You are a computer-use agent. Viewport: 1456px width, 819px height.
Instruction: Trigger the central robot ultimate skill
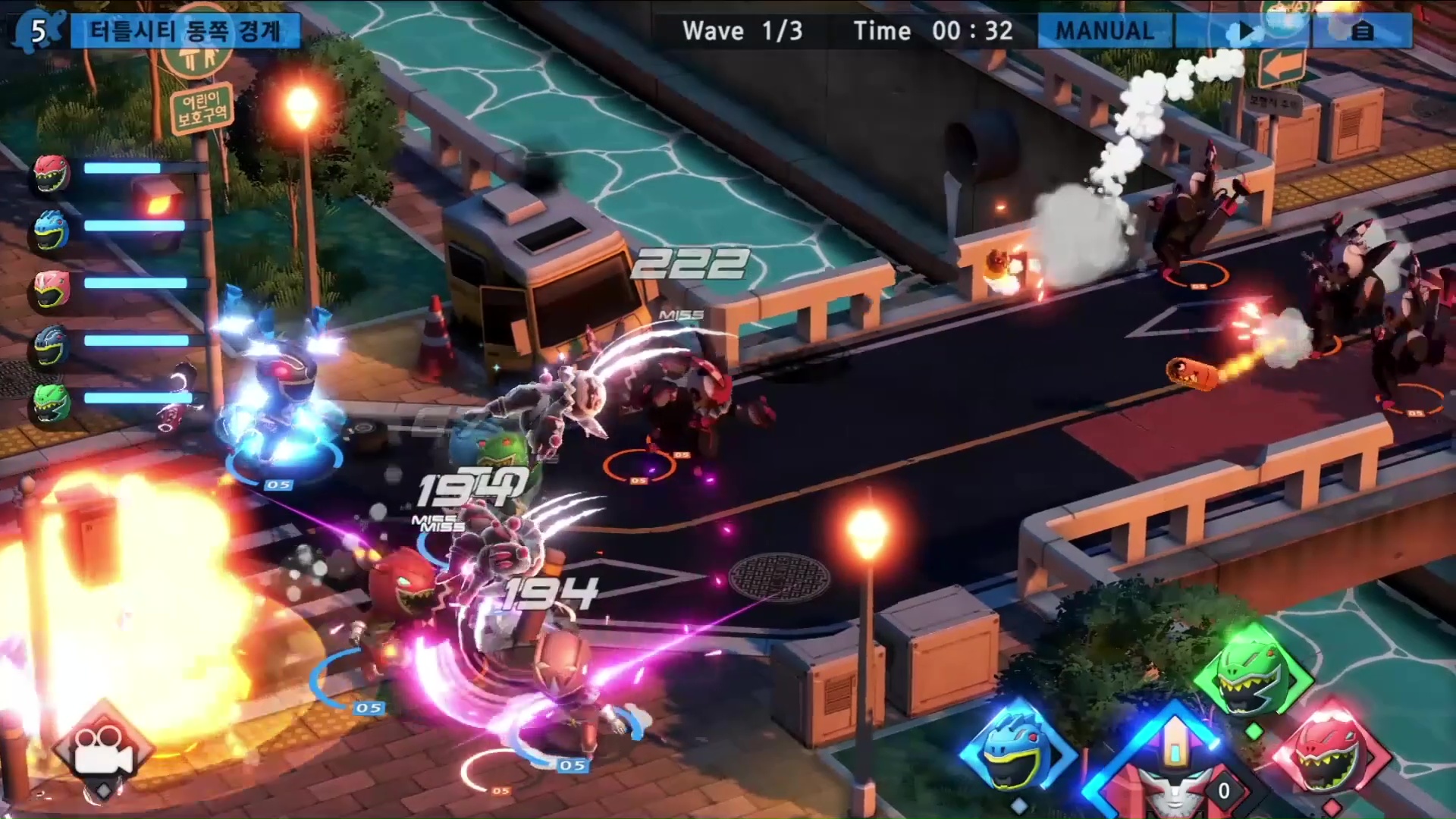click(x=1173, y=766)
